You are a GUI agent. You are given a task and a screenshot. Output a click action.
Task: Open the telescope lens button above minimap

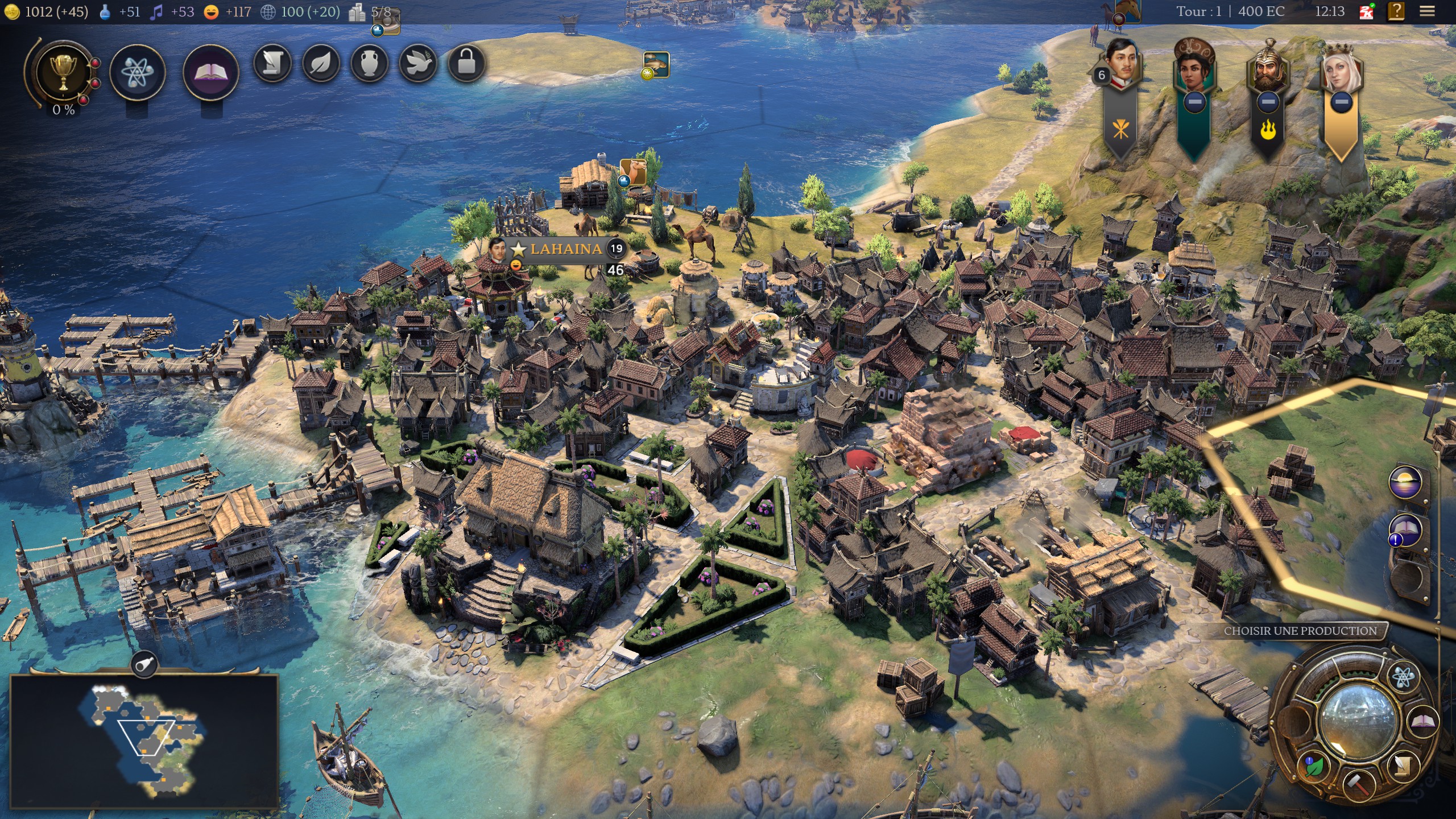click(144, 663)
